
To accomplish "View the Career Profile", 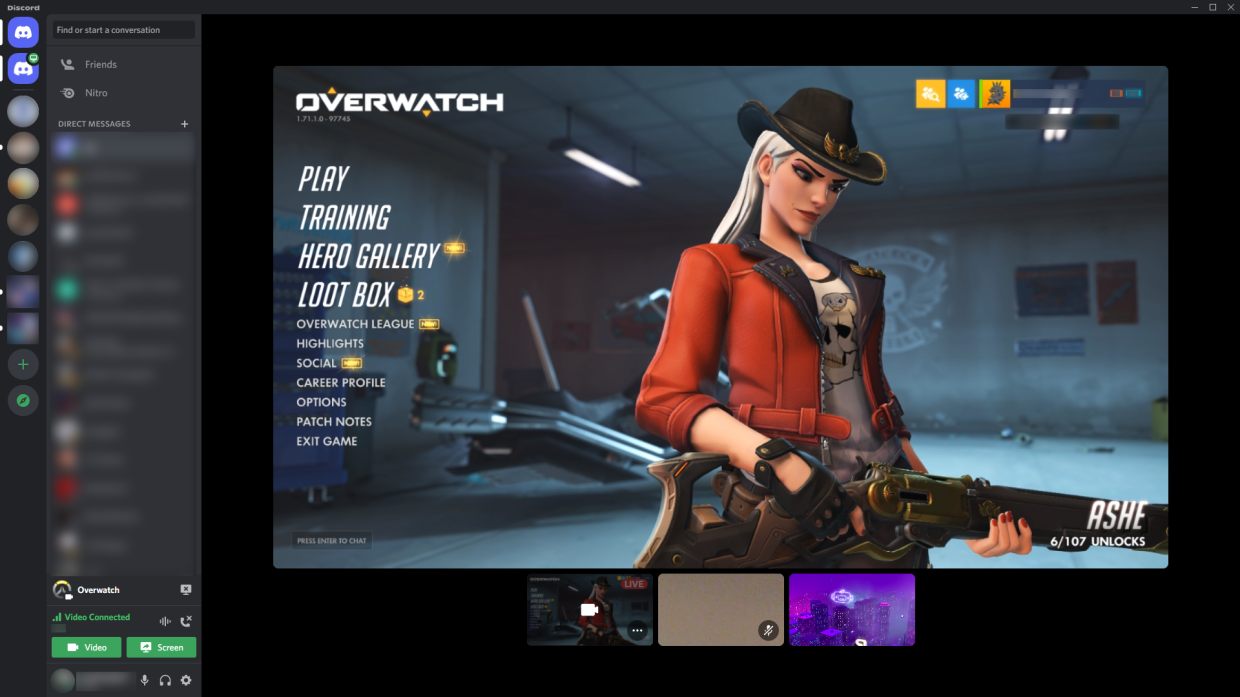I will (341, 382).
